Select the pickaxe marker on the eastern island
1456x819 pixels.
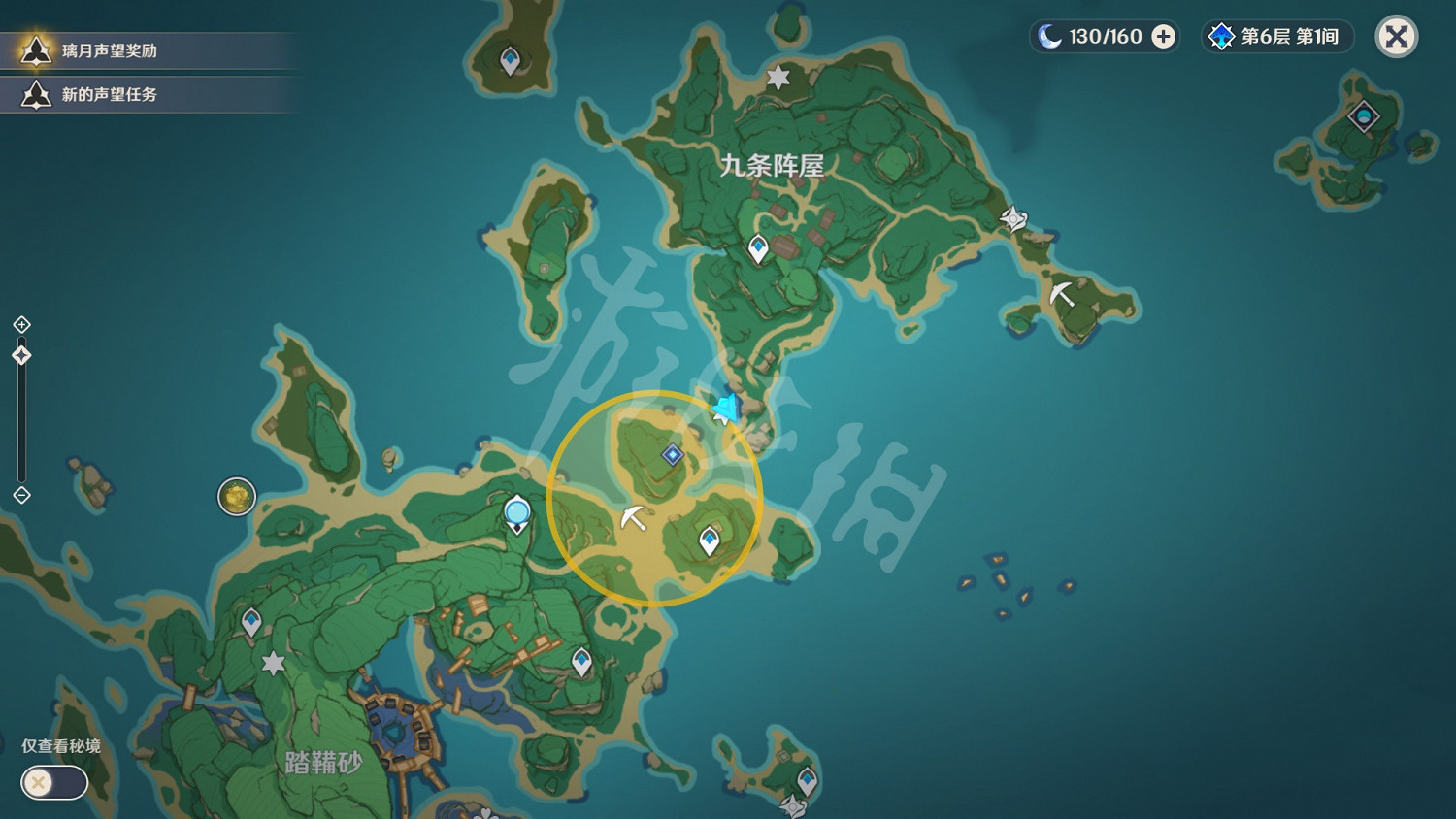click(1064, 294)
